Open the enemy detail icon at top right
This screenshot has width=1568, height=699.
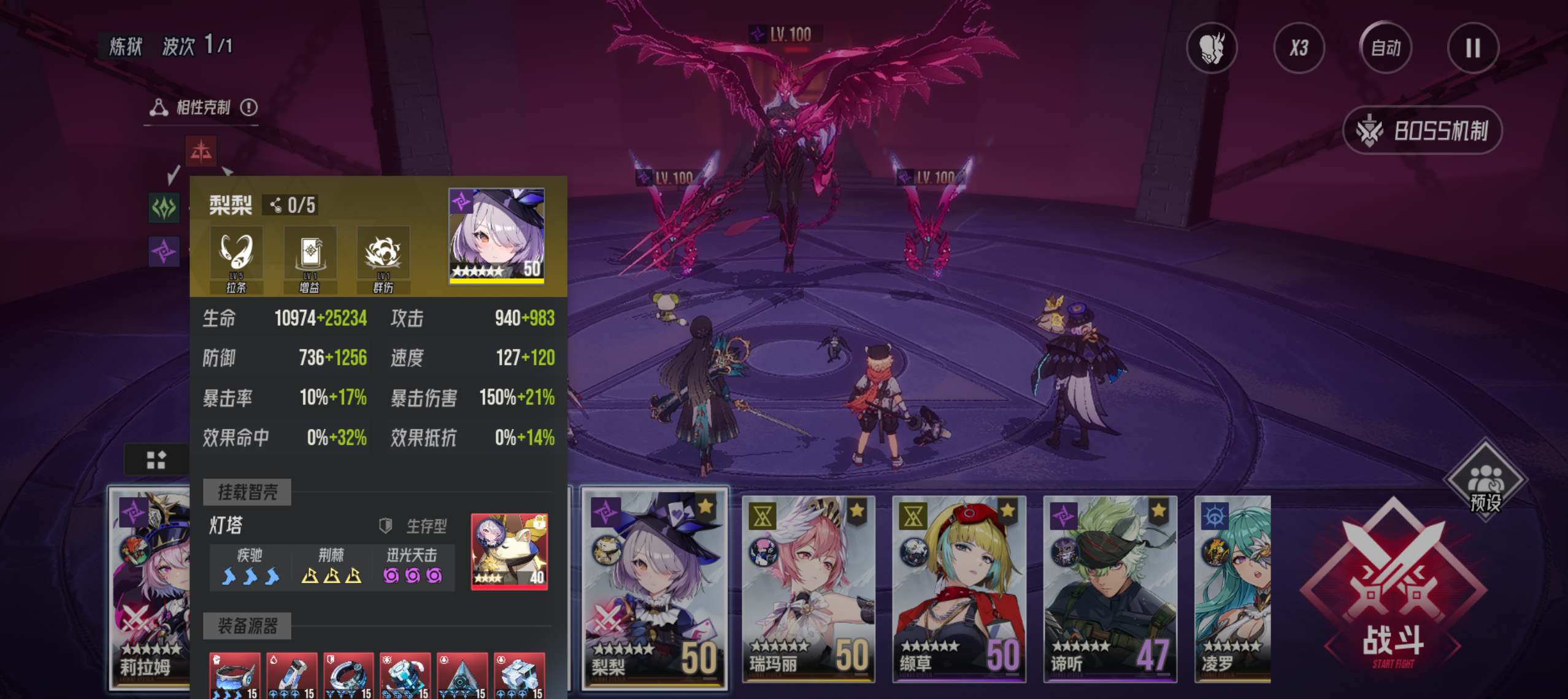[x=1212, y=48]
